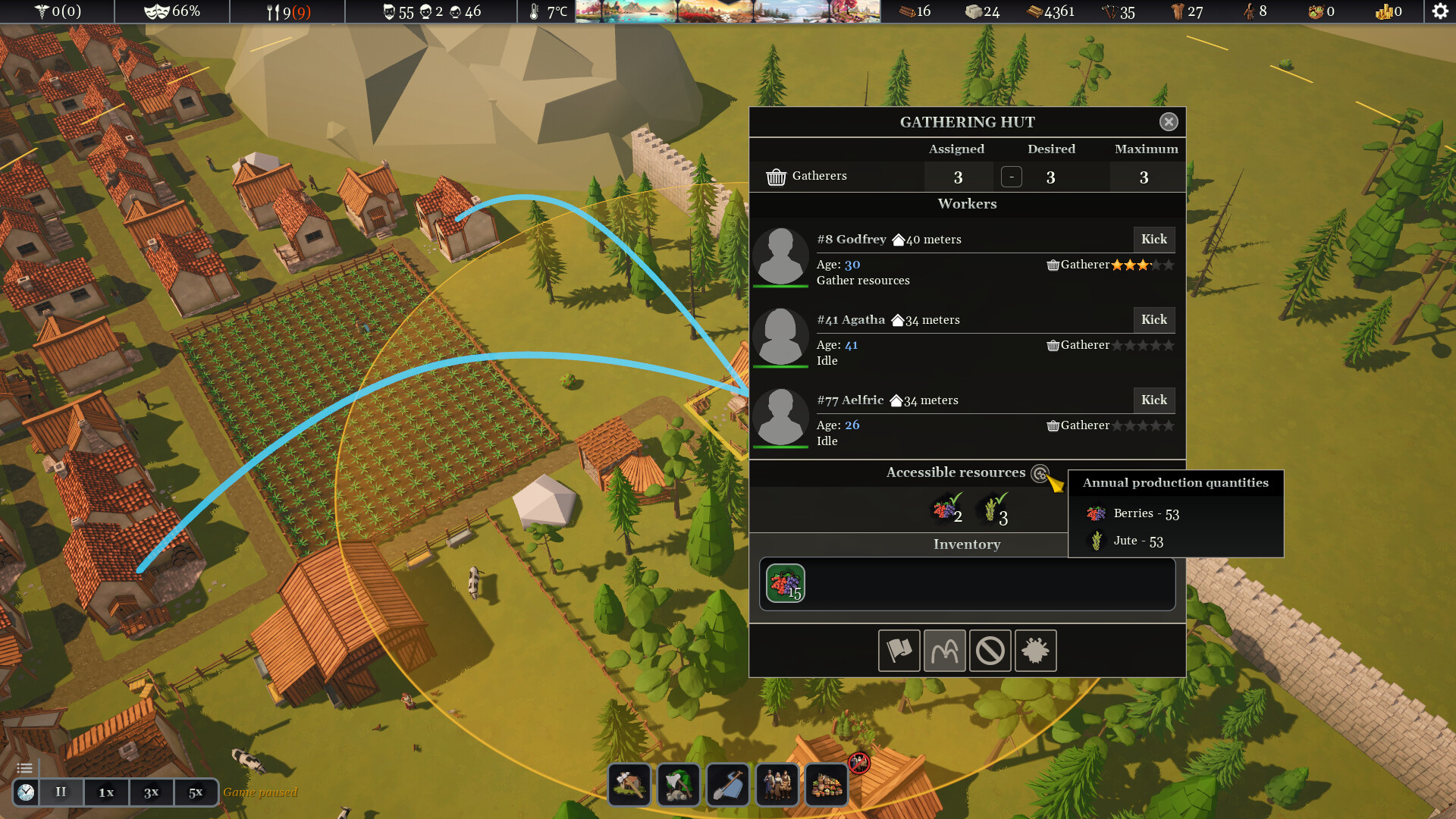Image resolution: width=1456 pixels, height=819 pixels.
Task: Toggle the working area icon in the hut panel
Action: tap(945, 651)
